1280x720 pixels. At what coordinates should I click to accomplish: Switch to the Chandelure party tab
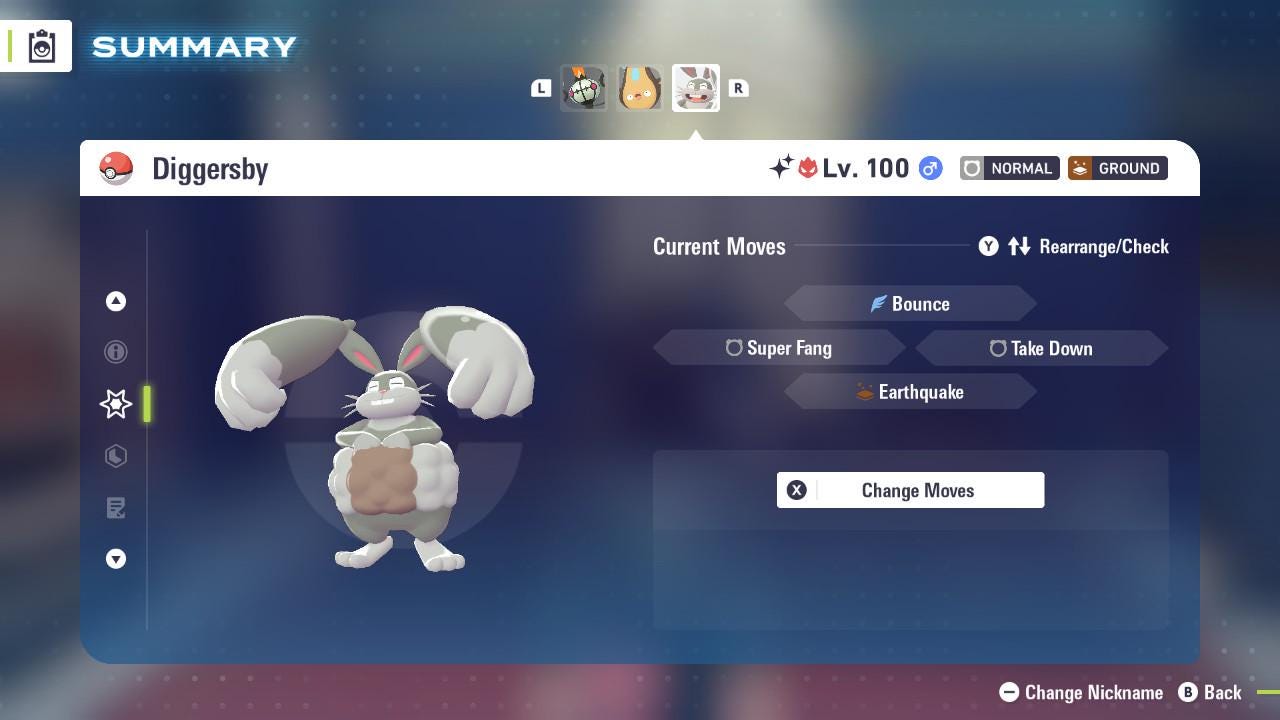tap(584, 87)
